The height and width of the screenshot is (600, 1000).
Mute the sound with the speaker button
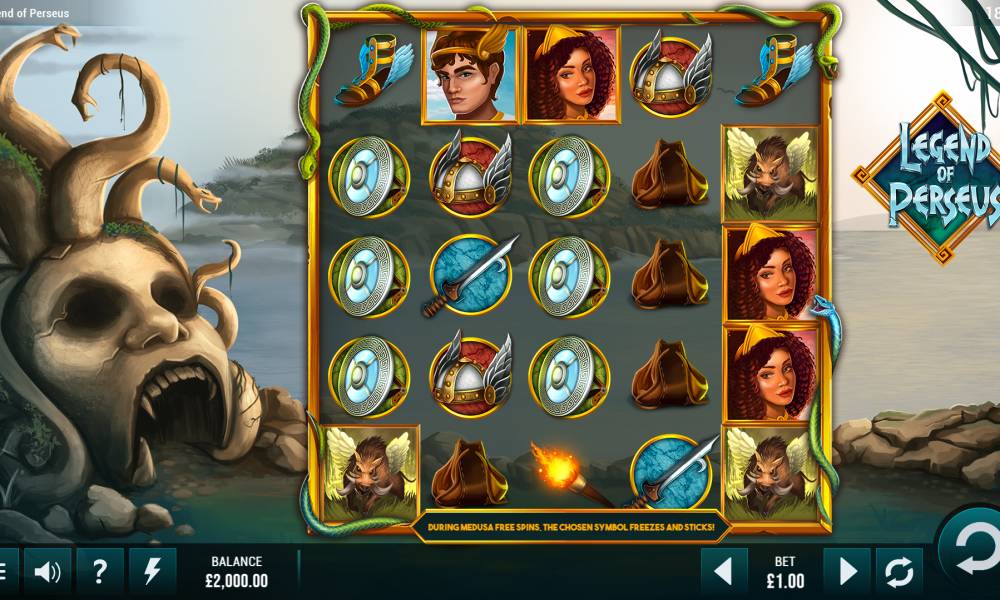tap(47, 571)
